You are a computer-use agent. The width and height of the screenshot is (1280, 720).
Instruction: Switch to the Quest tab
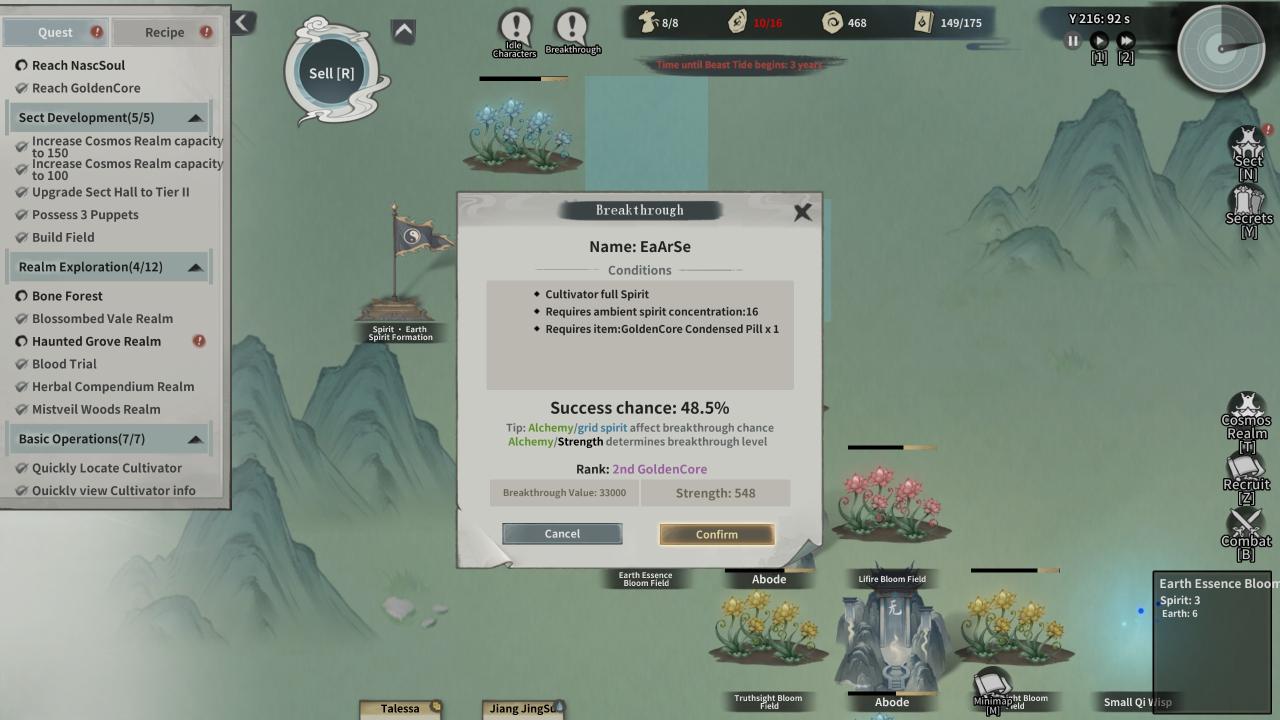tap(55, 32)
